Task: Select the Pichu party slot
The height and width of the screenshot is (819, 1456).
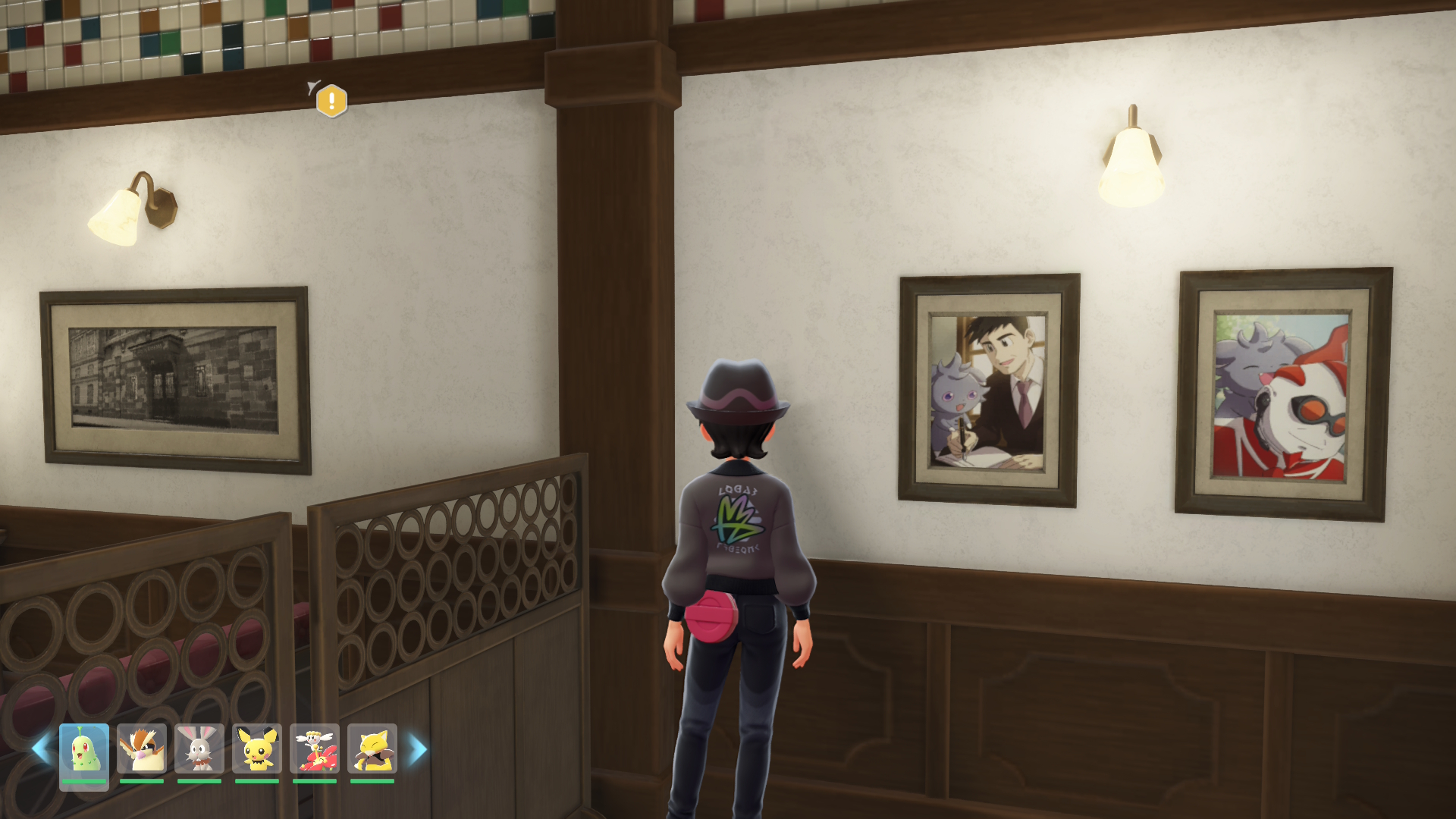Action: click(257, 749)
